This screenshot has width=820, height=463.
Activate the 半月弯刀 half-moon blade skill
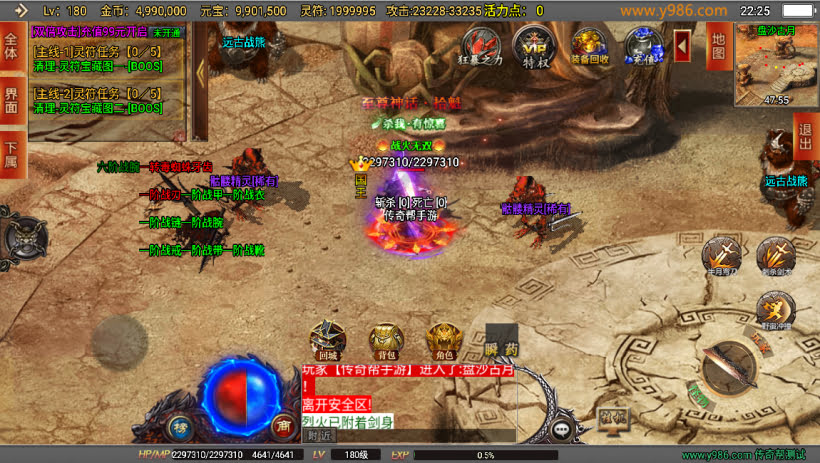[720, 256]
